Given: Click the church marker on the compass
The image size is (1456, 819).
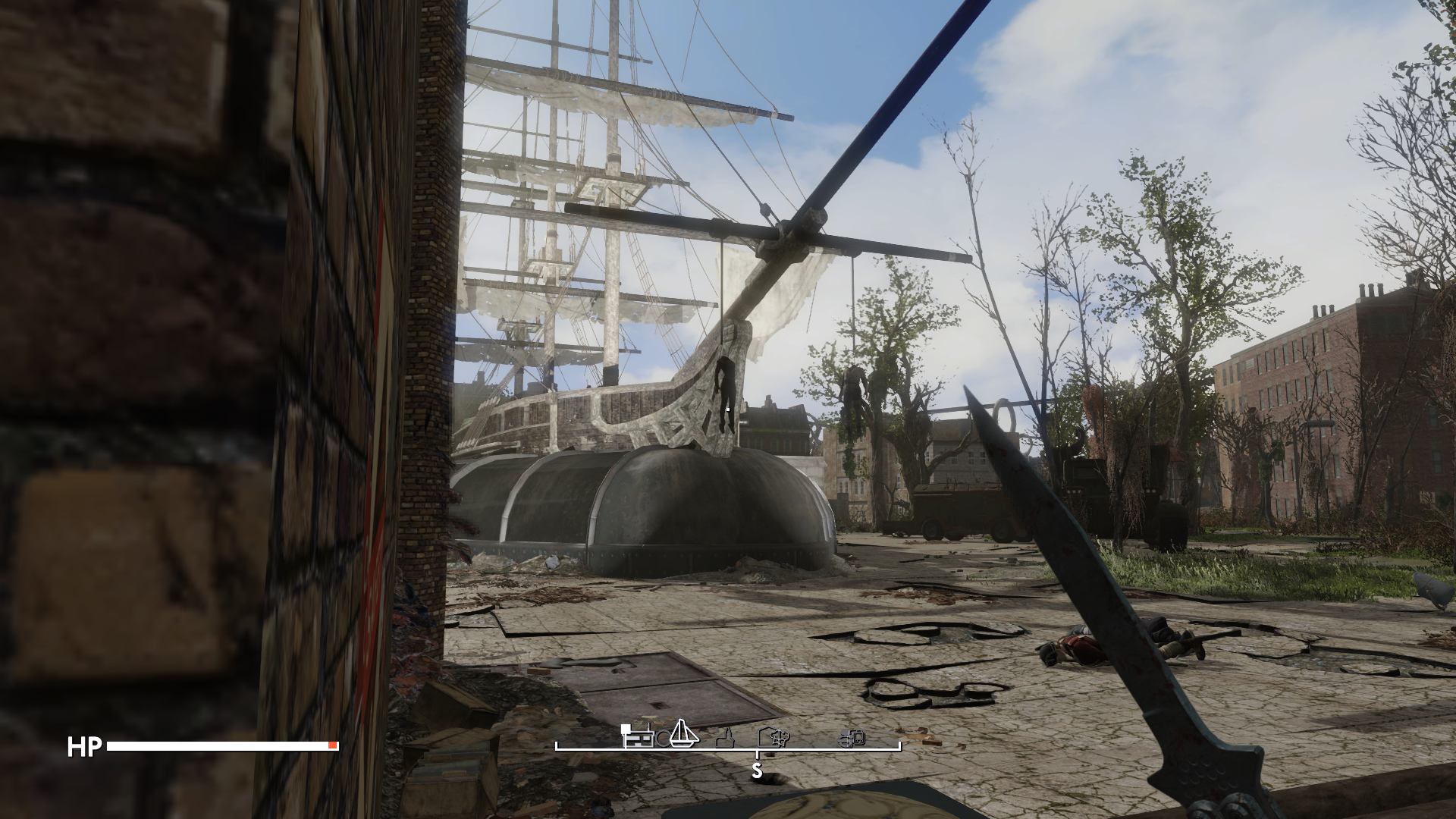Looking at the screenshot, I should (x=725, y=738).
